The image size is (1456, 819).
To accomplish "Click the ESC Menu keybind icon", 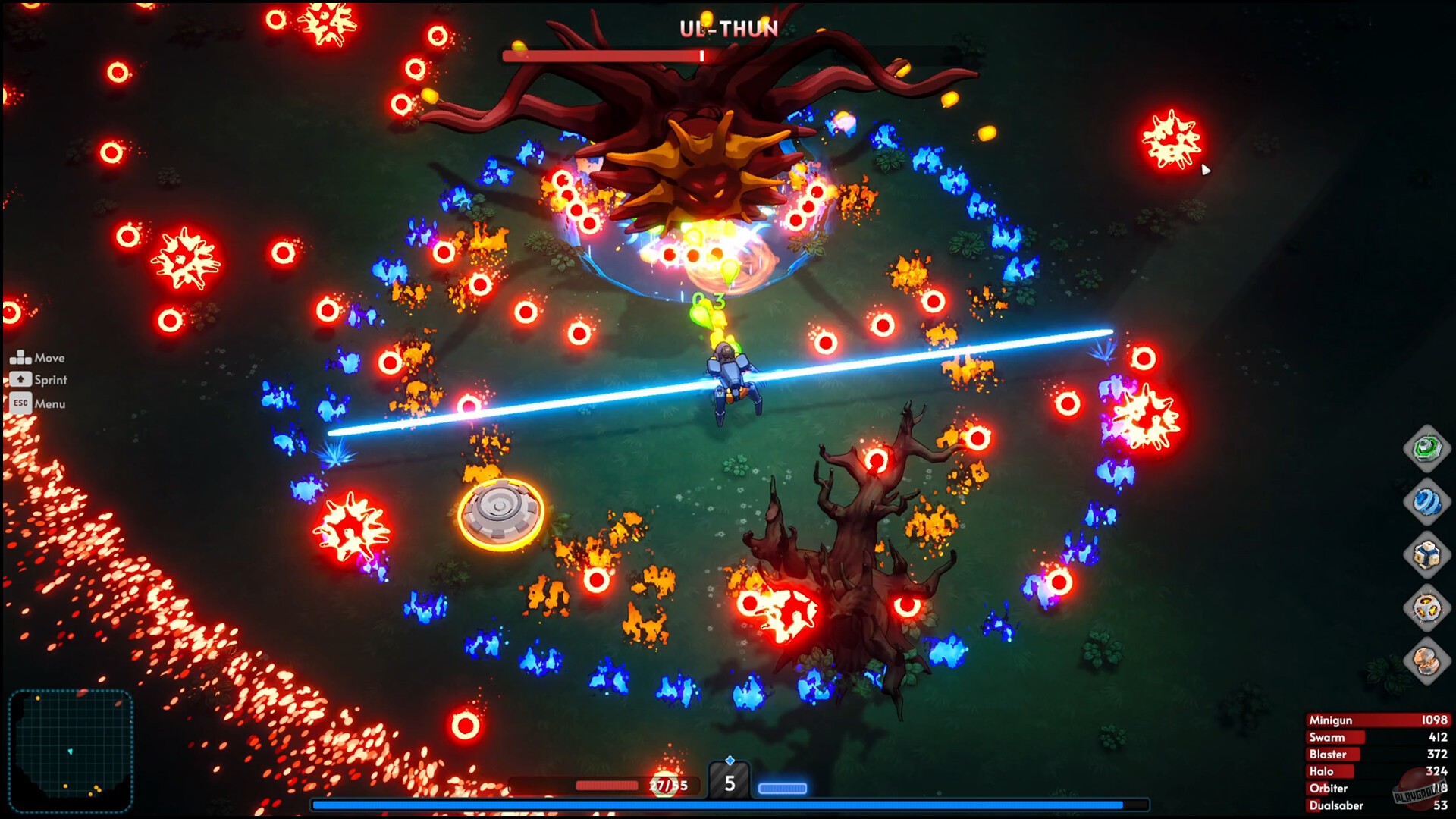I will tap(22, 403).
